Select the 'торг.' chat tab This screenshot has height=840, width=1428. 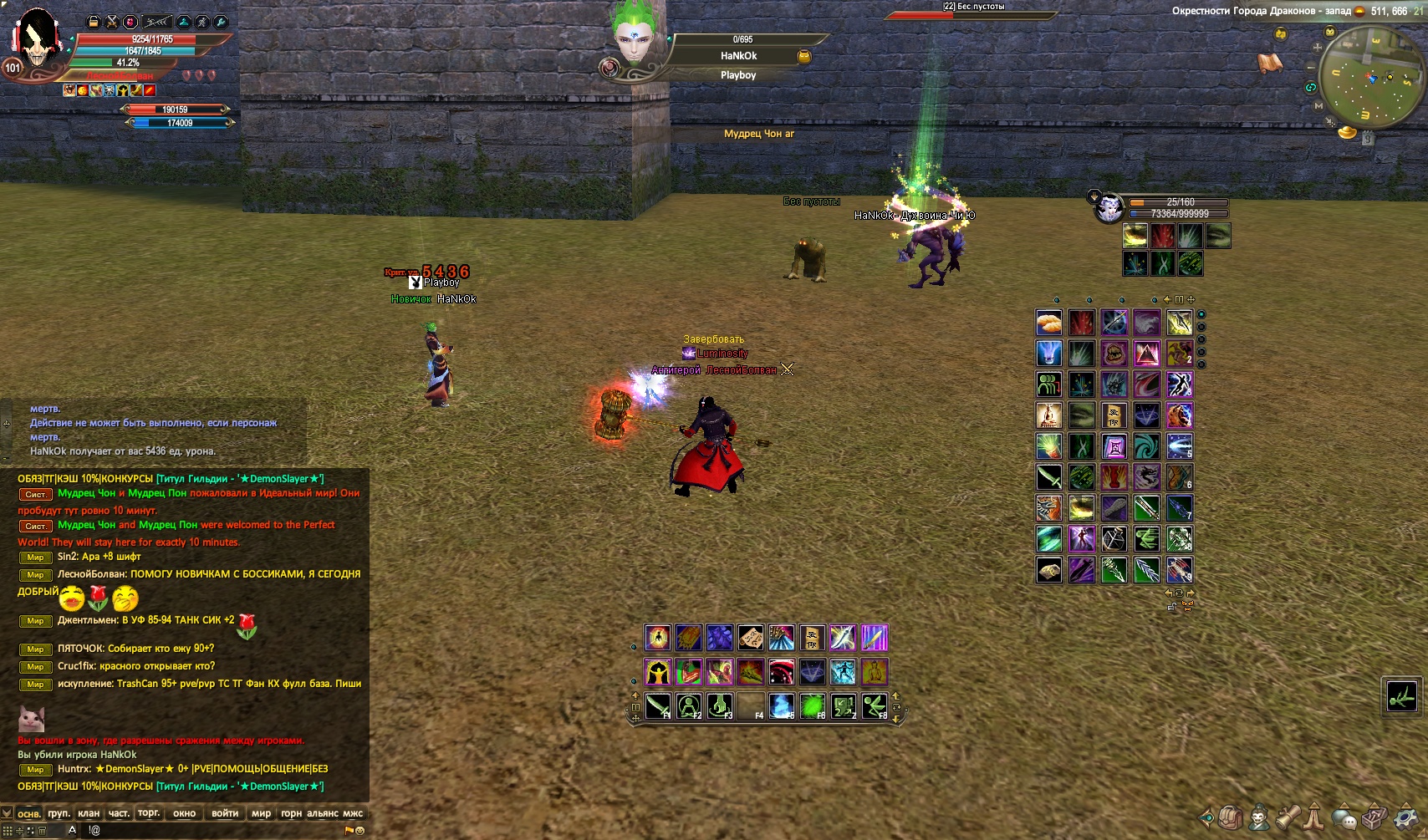click(x=149, y=813)
